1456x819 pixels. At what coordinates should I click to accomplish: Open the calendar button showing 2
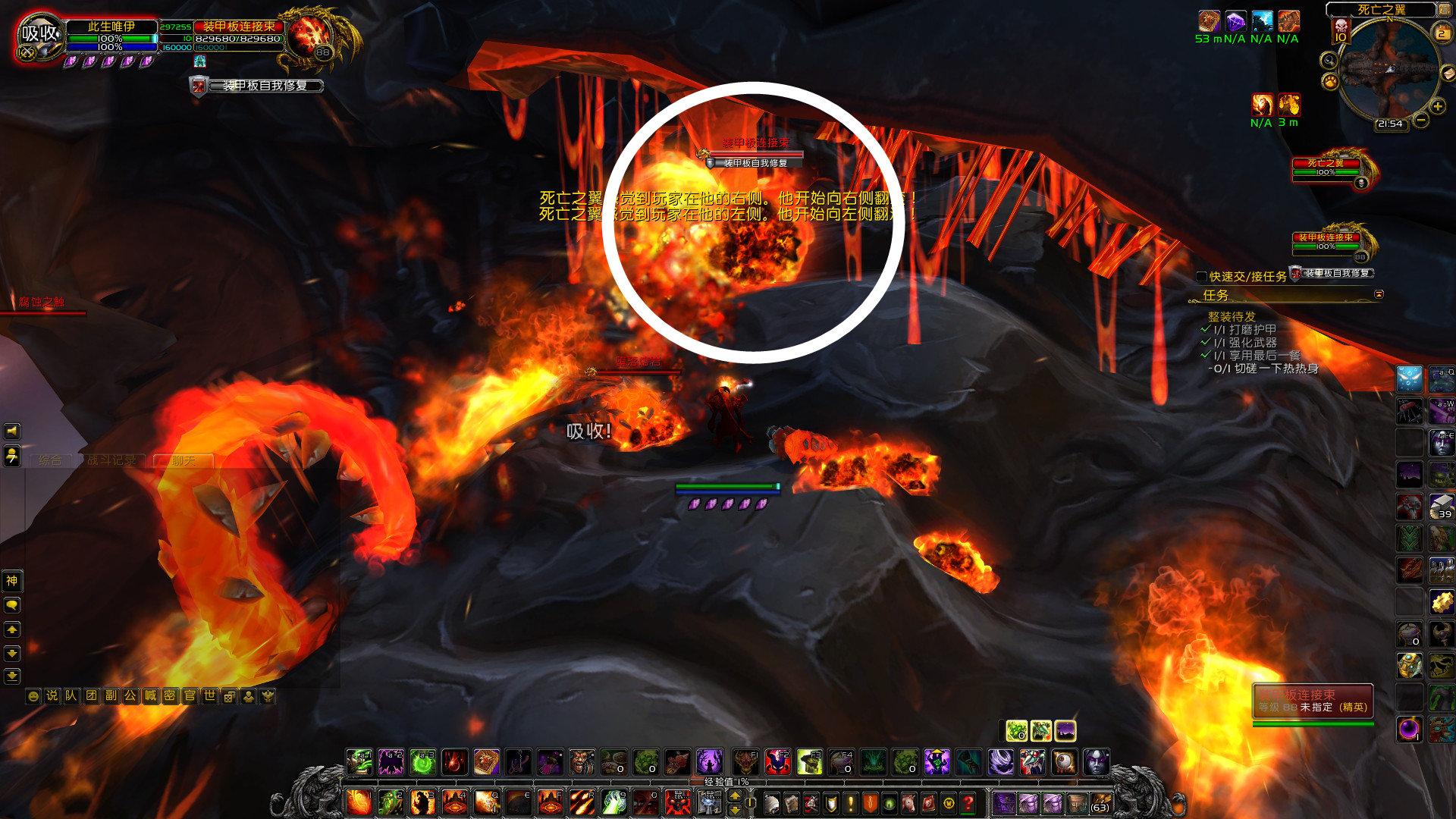coord(1442,33)
